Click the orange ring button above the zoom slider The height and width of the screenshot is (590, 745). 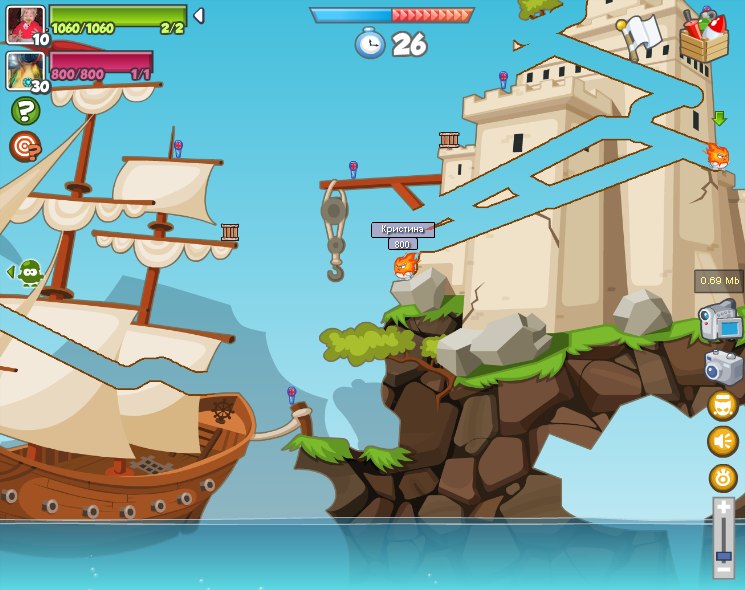722,477
